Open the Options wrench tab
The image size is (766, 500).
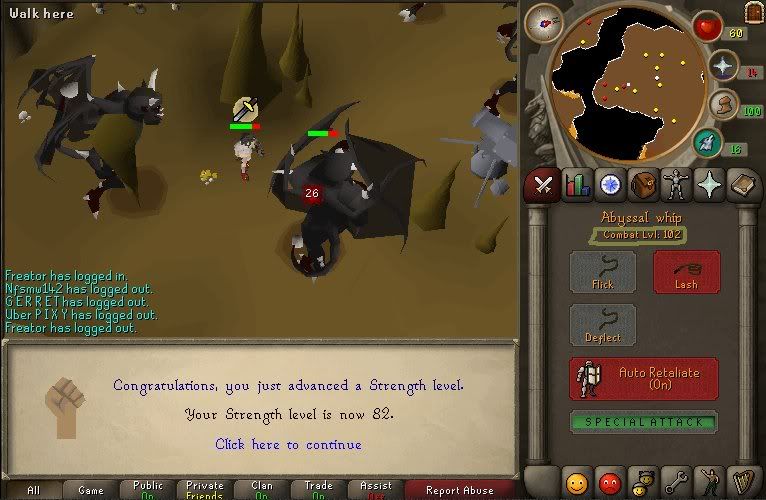678,483
